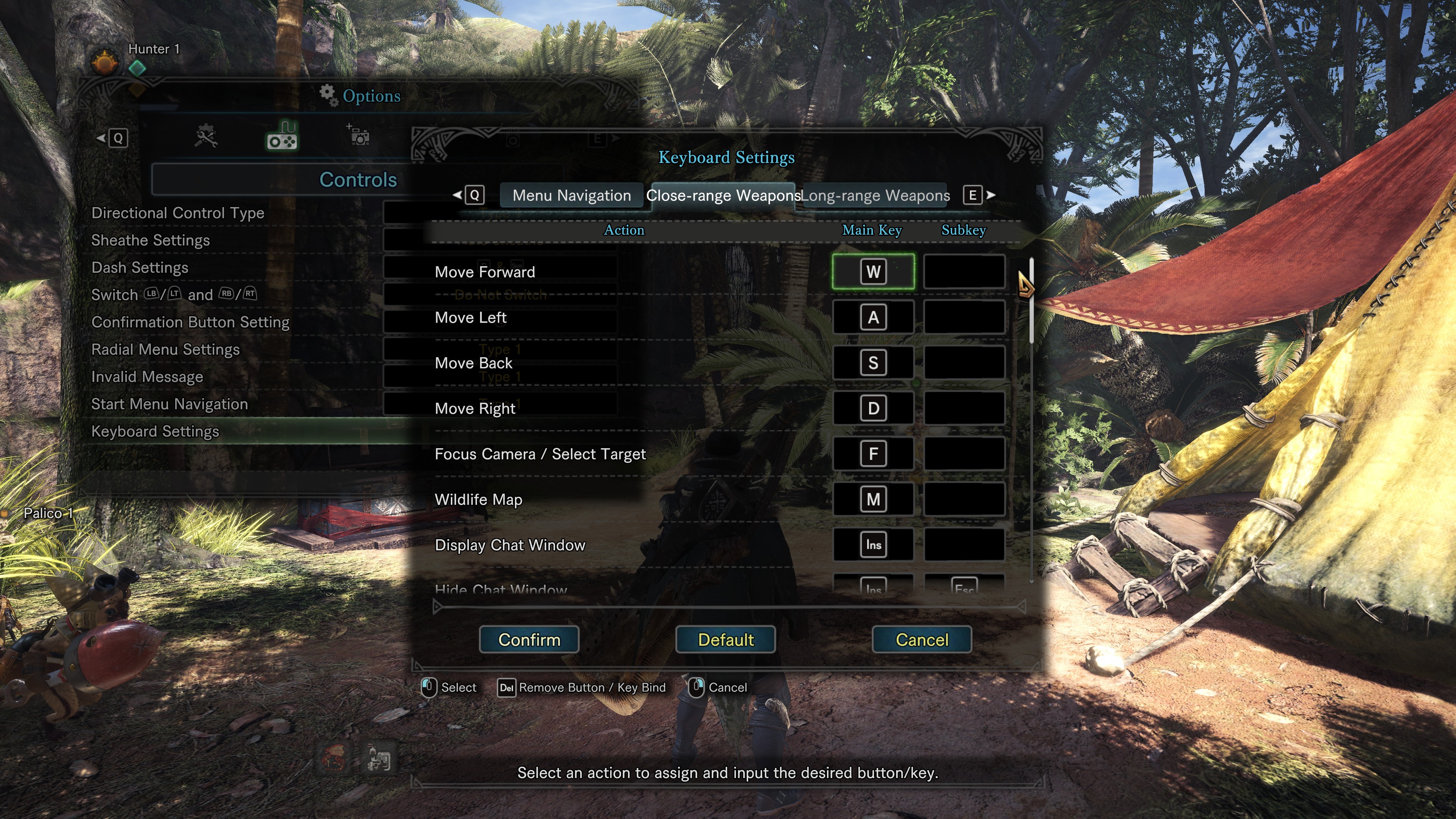Confirm the keyboard settings

529,639
